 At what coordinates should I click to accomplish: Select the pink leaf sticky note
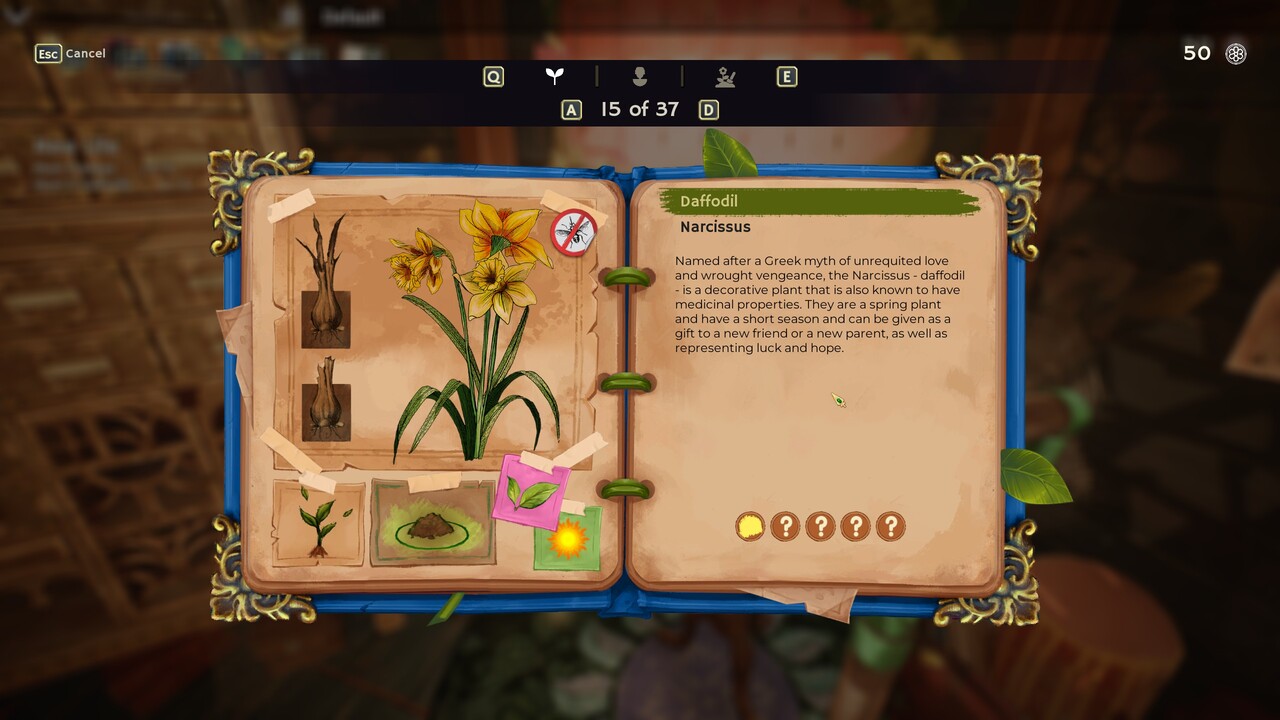(x=532, y=492)
